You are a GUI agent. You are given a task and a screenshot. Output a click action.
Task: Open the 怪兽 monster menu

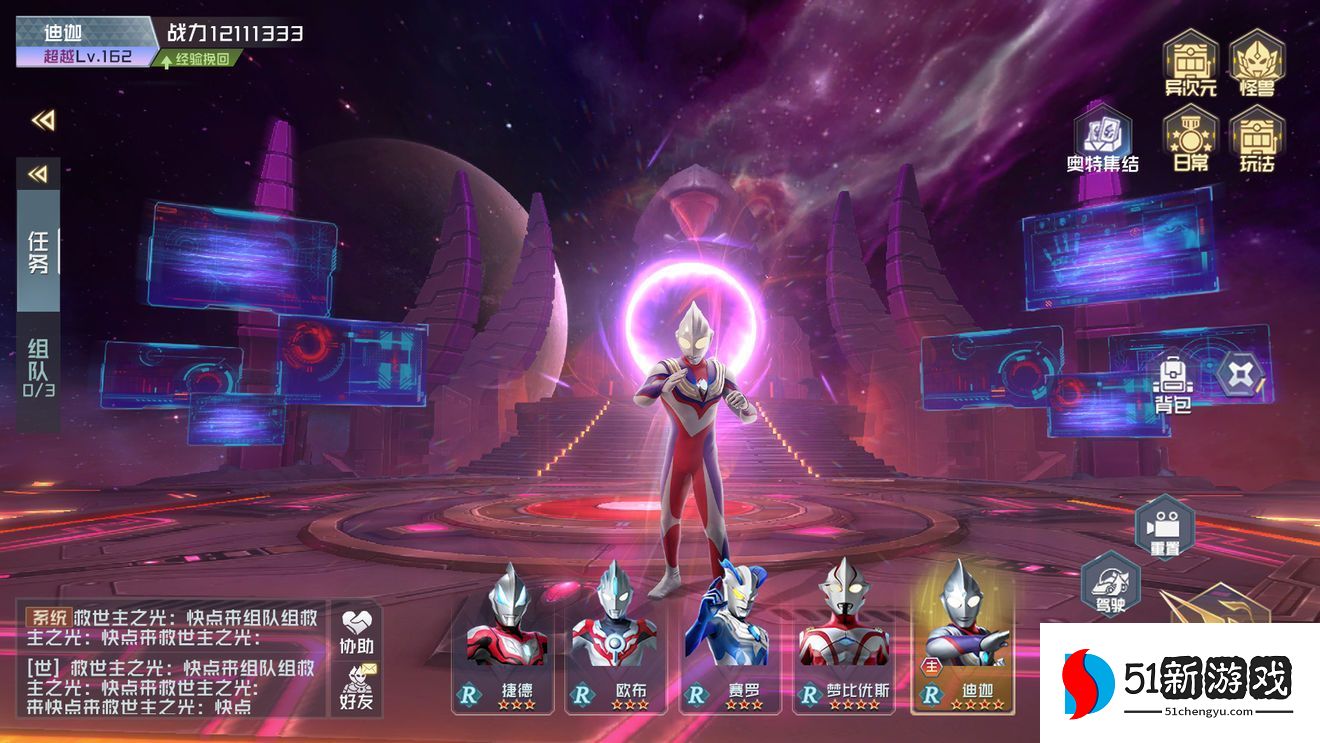pos(1256,63)
